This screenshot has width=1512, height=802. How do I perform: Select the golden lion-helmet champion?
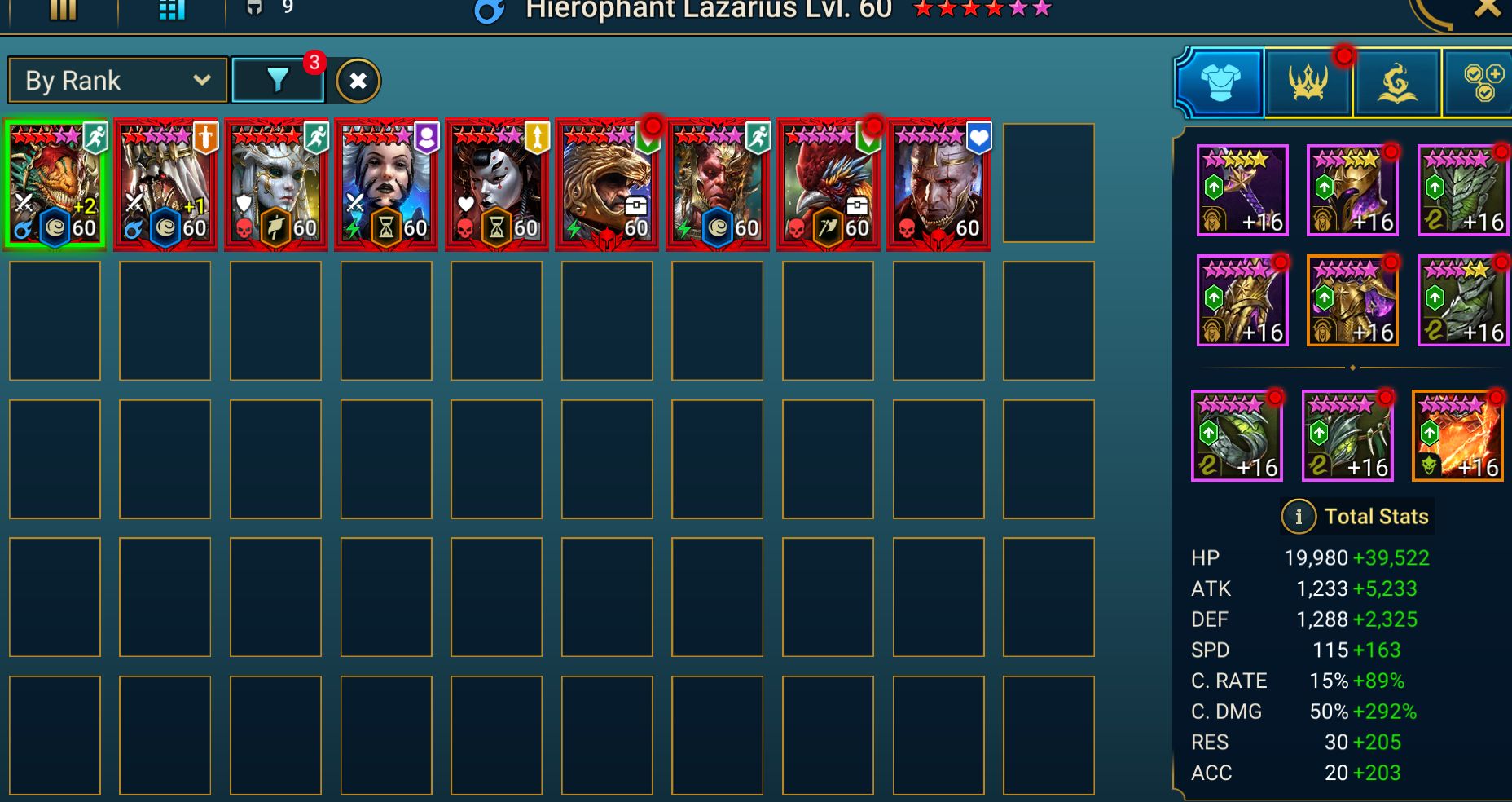click(606, 184)
